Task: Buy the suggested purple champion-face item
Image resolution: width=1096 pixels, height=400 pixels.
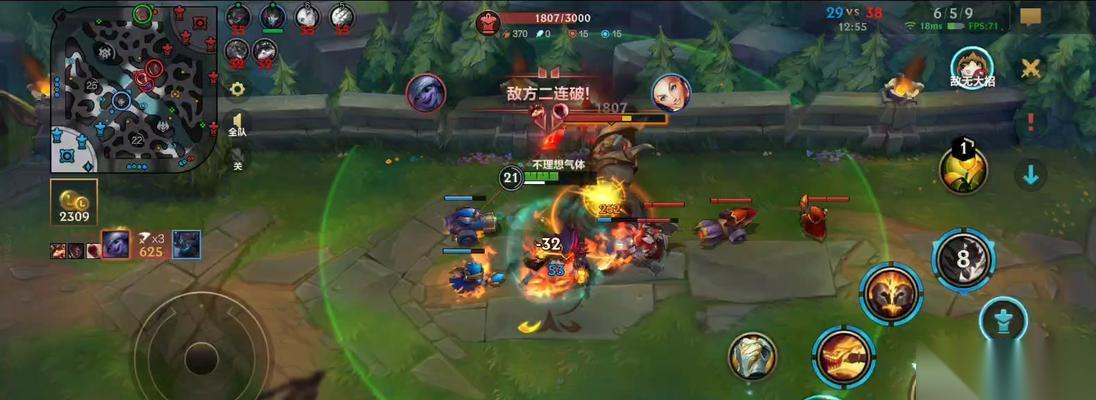Action: click(x=116, y=243)
